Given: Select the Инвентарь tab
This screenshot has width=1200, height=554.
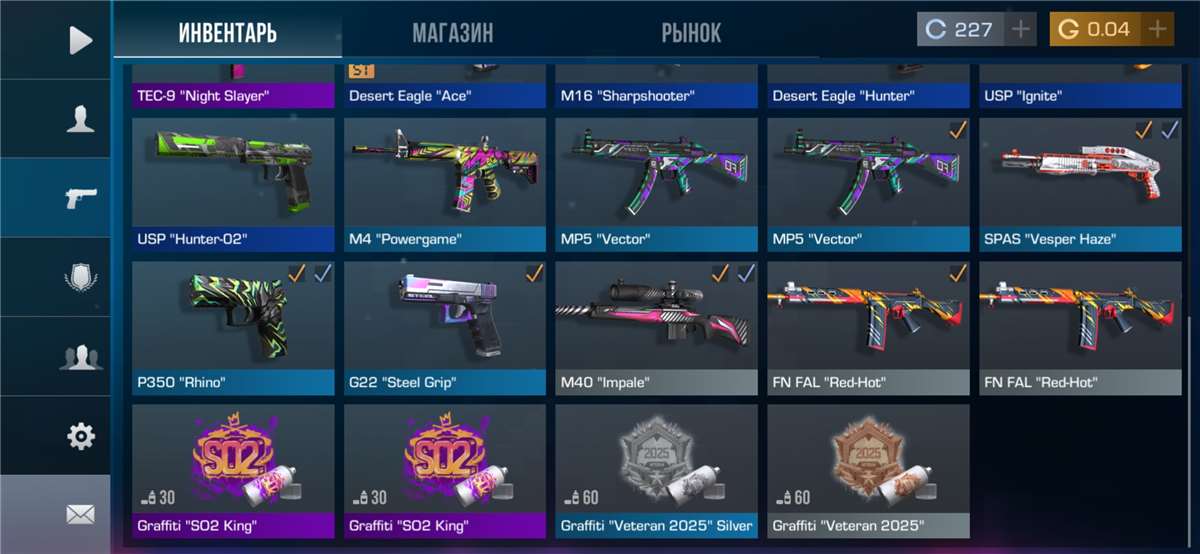Looking at the screenshot, I should [x=228, y=33].
